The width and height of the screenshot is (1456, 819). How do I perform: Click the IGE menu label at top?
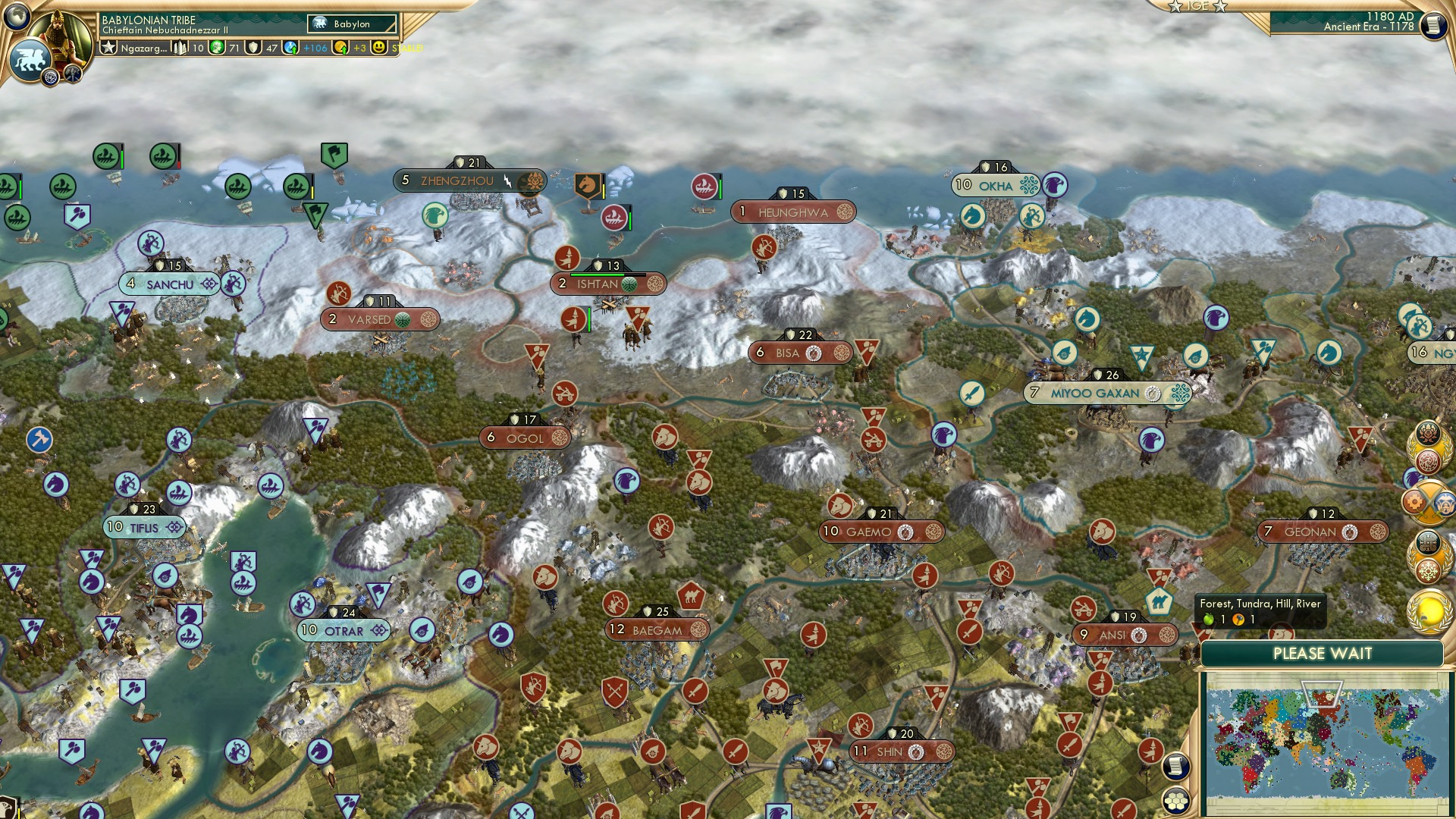click(1197, 7)
